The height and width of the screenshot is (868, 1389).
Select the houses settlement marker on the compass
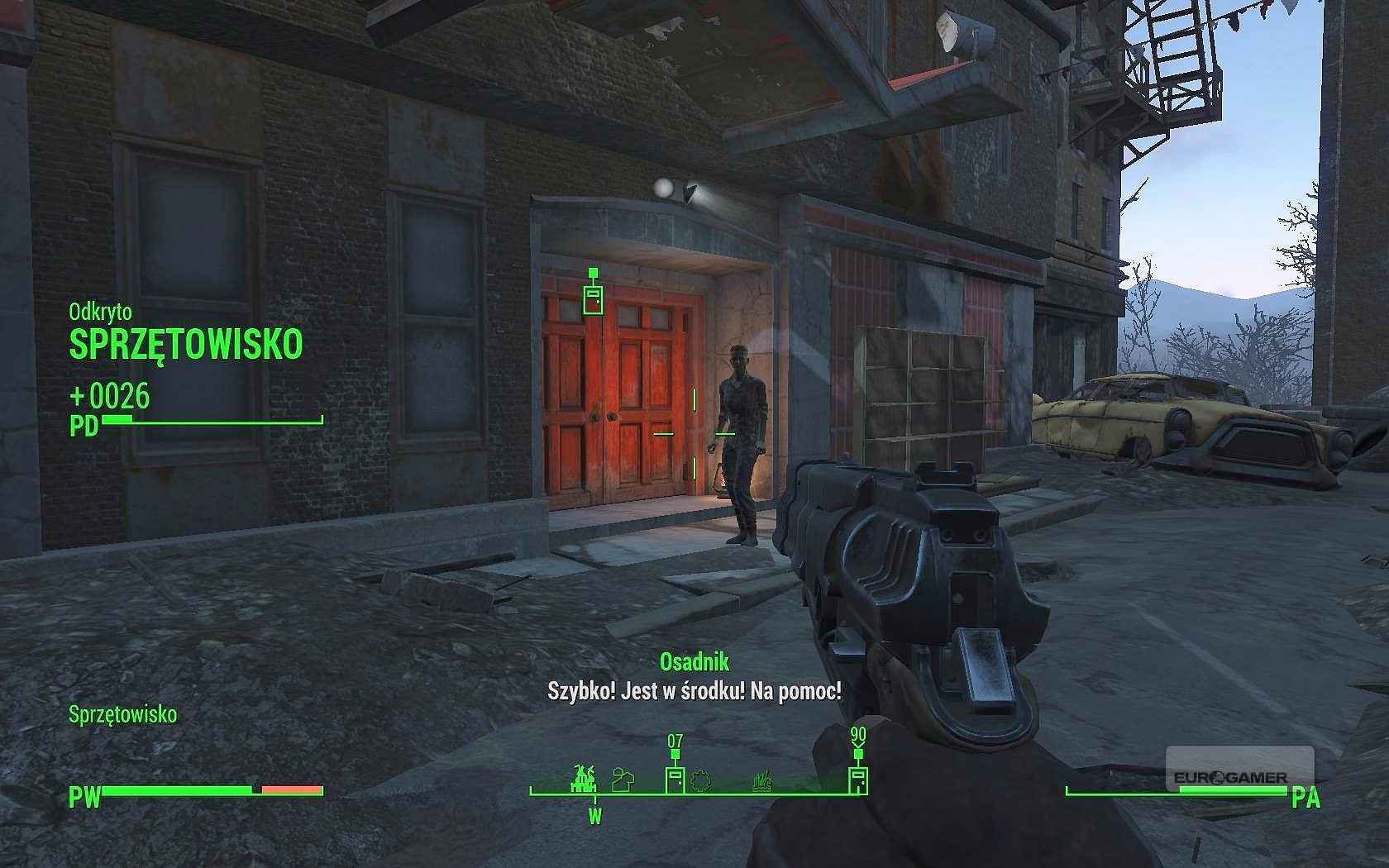[623, 779]
